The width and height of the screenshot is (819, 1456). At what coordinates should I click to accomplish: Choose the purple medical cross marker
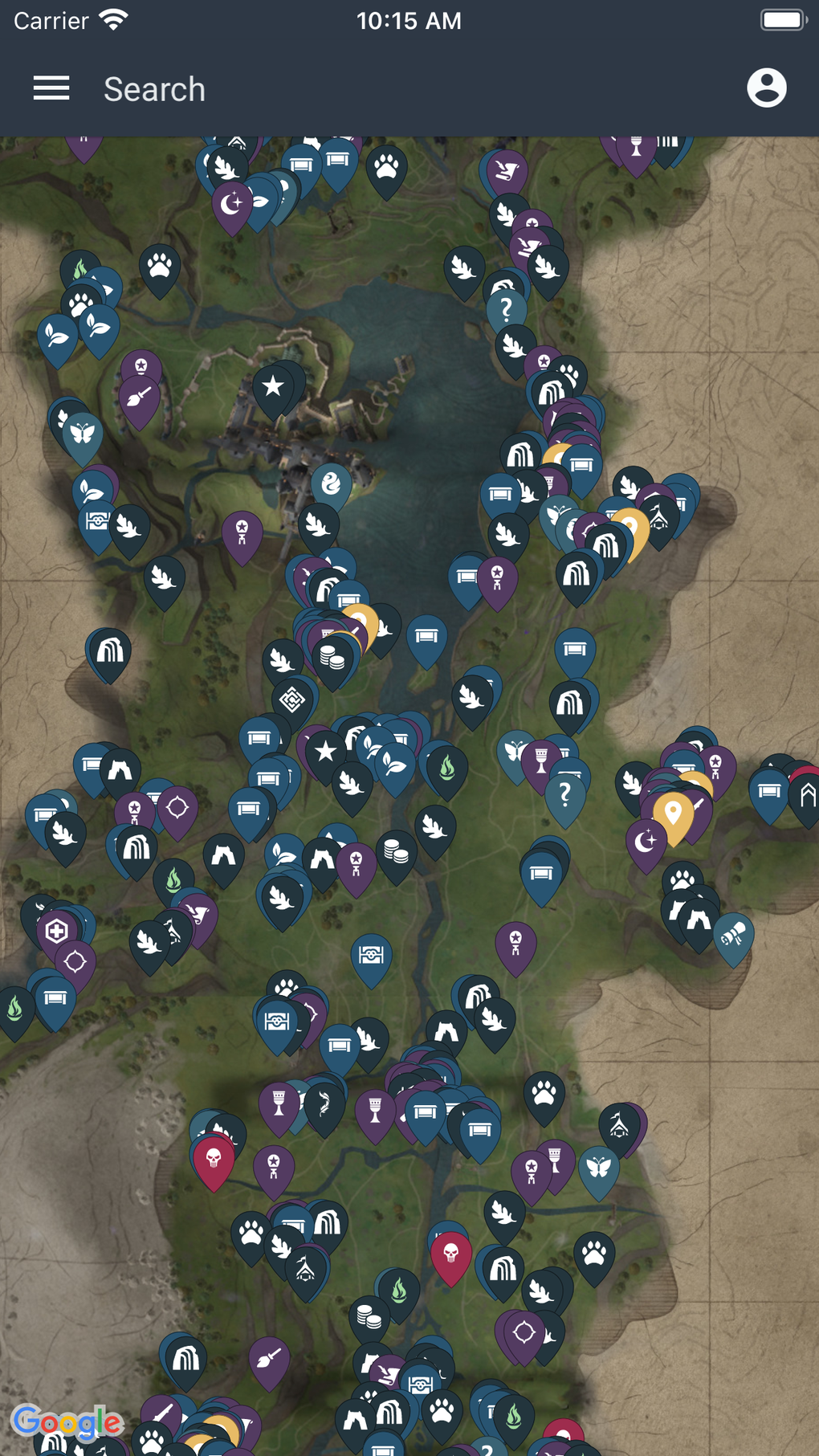(57, 932)
